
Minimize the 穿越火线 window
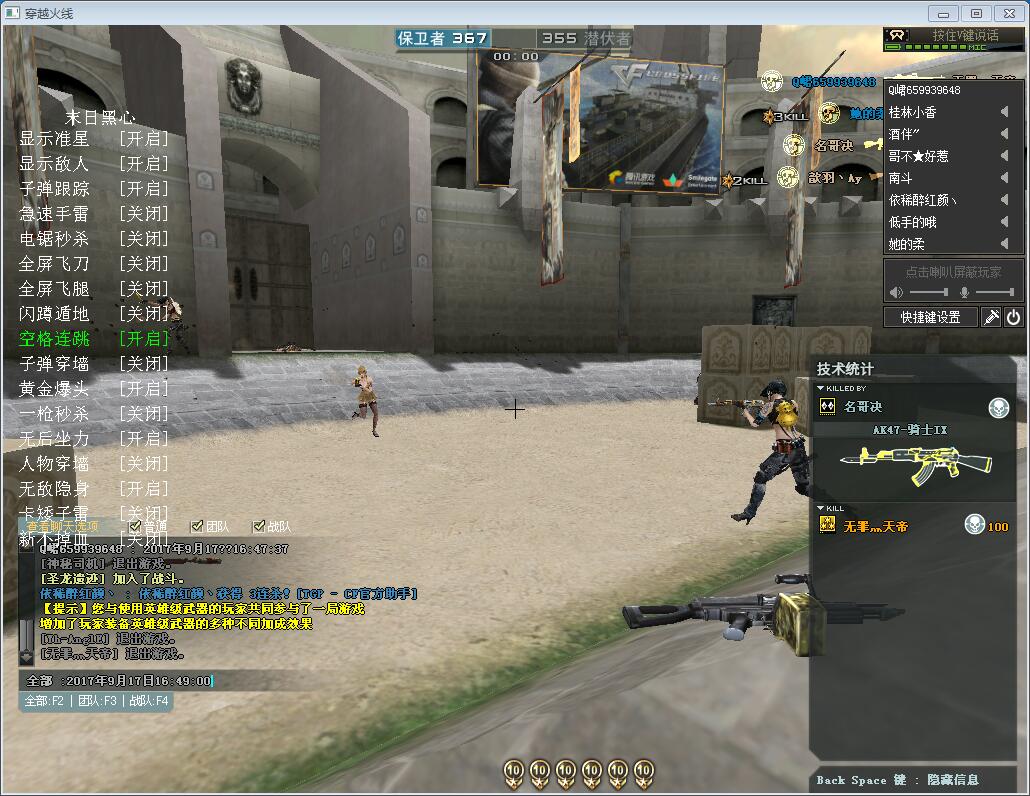point(944,13)
